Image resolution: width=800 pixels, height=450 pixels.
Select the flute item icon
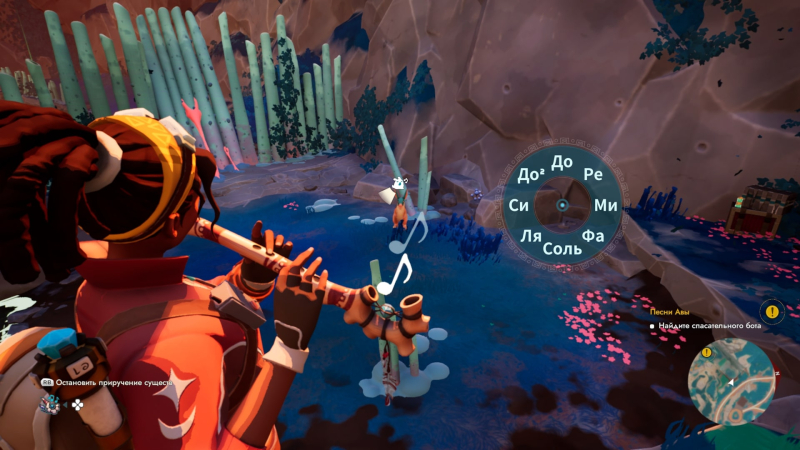(48, 405)
